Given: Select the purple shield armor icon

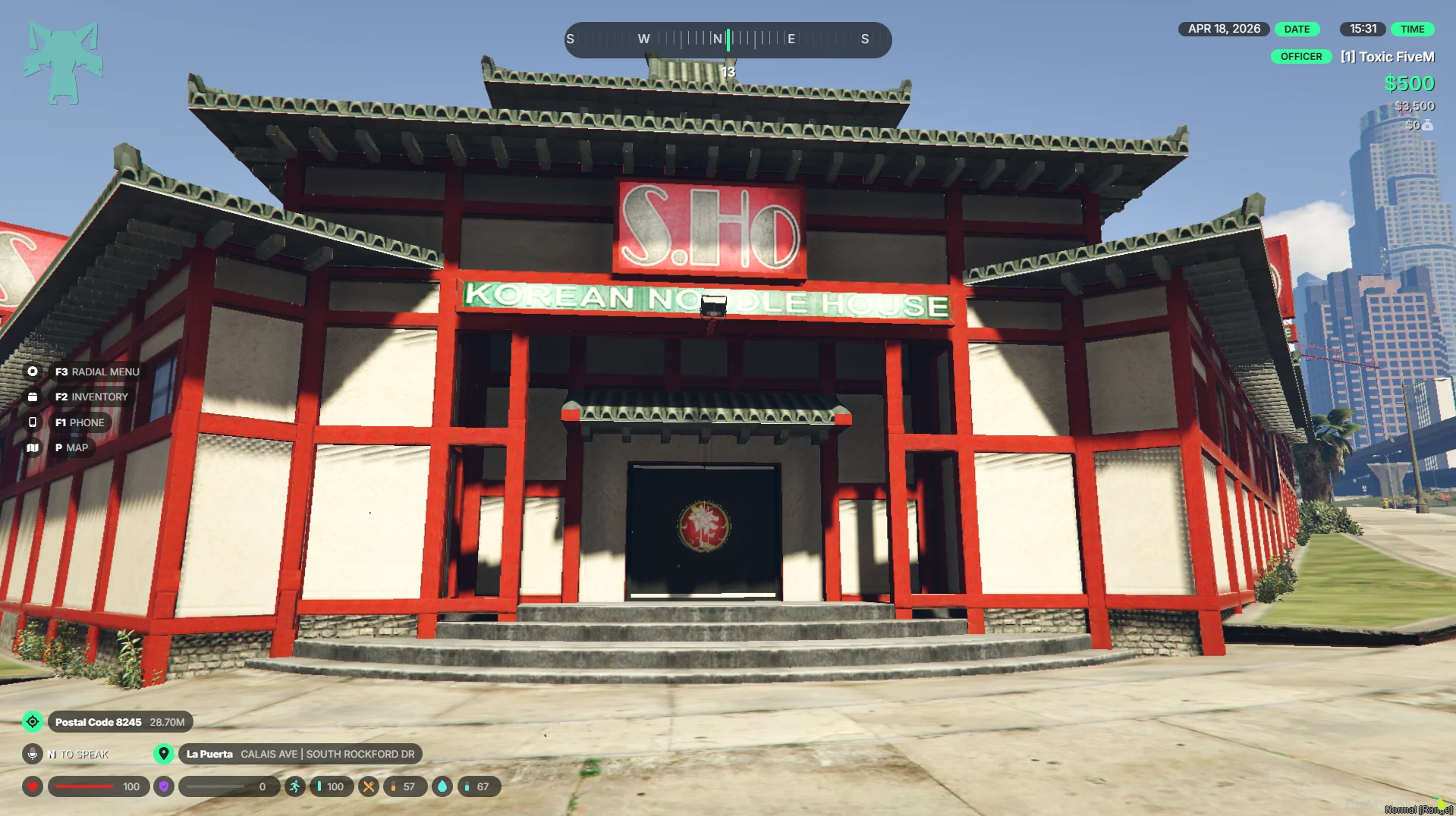Looking at the screenshot, I should (x=164, y=786).
